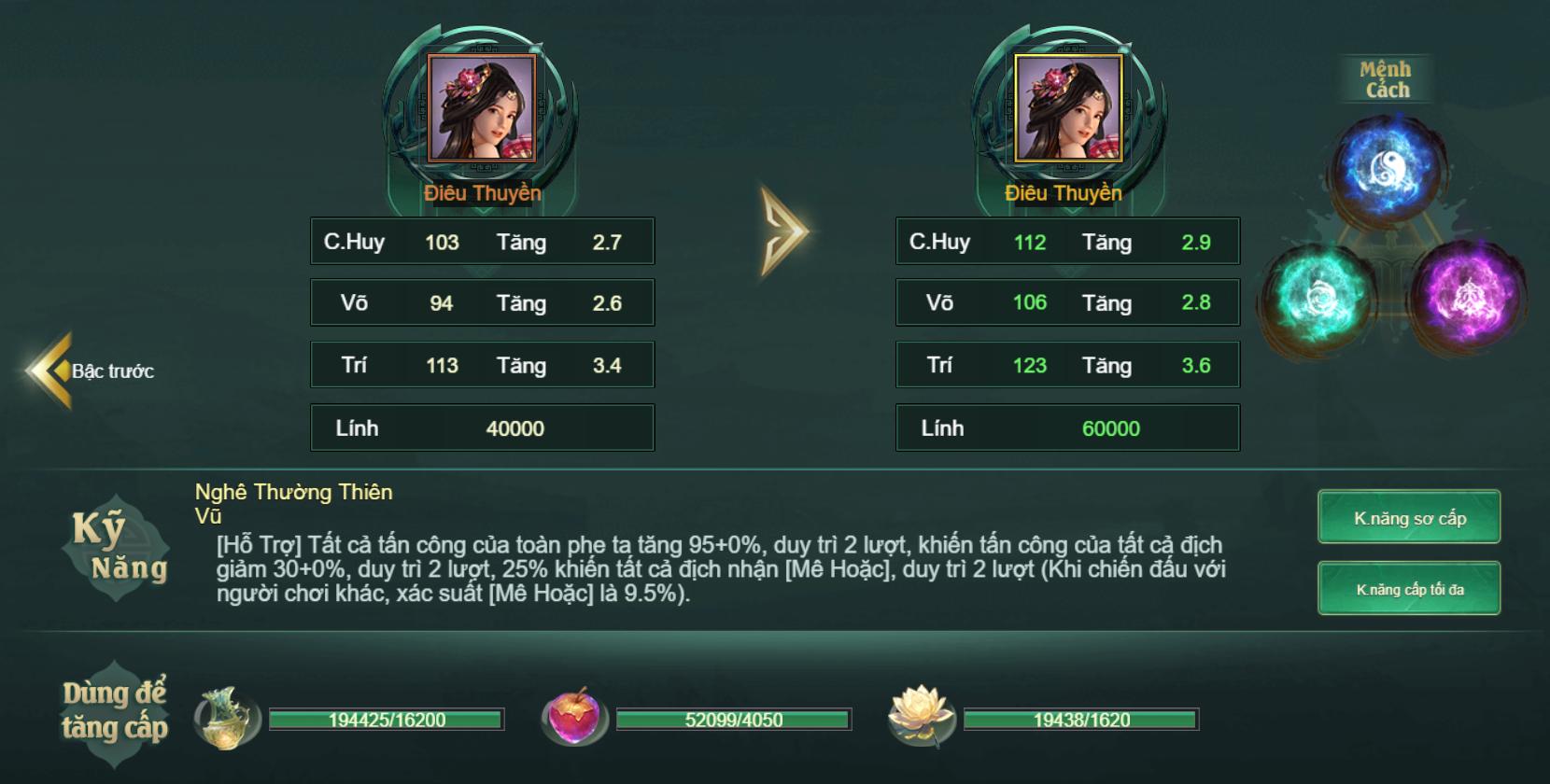The width and height of the screenshot is (1550, 784).
Task: Click the jade wine jug material icon
Action: click(x=227, y=719)
